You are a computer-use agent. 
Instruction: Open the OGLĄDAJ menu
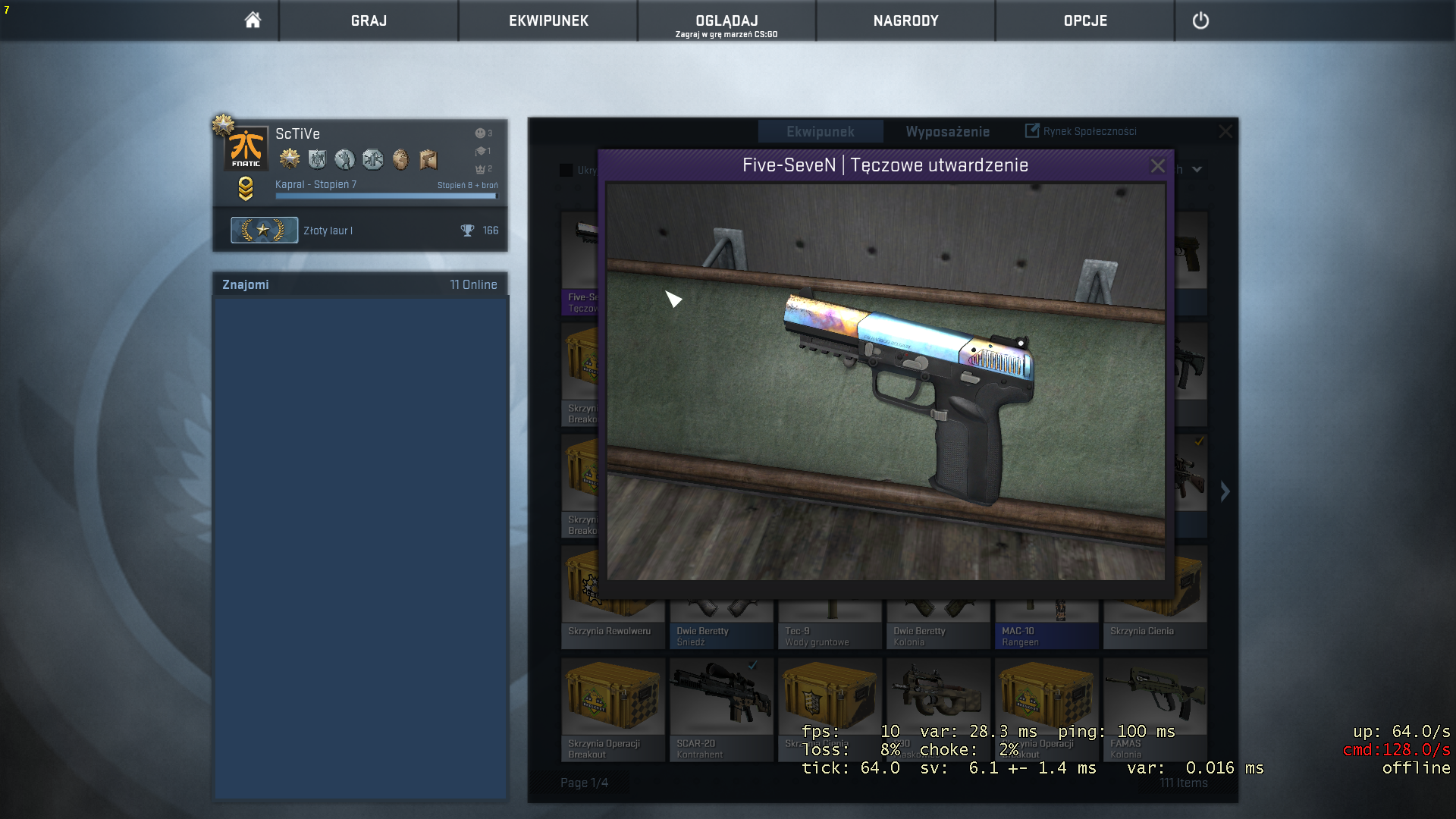726,20
